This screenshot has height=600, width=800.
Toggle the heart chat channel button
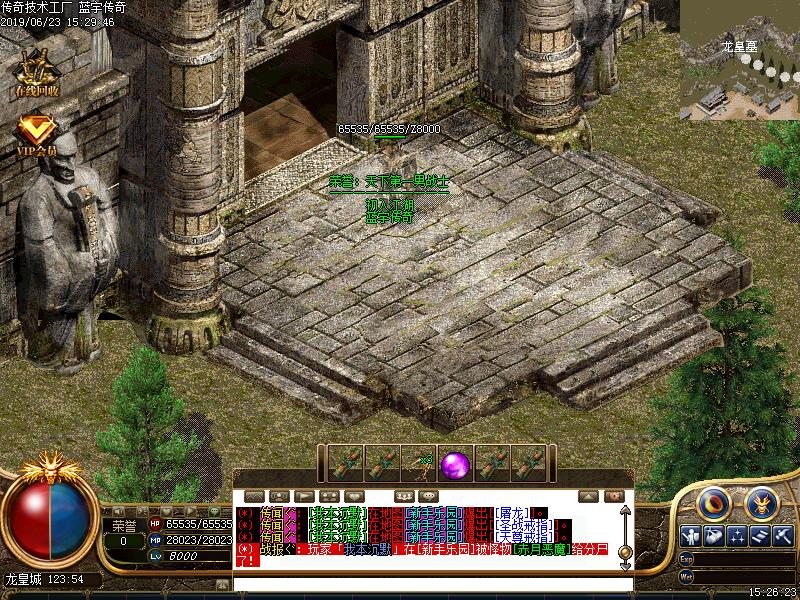[x=354, y=496]
